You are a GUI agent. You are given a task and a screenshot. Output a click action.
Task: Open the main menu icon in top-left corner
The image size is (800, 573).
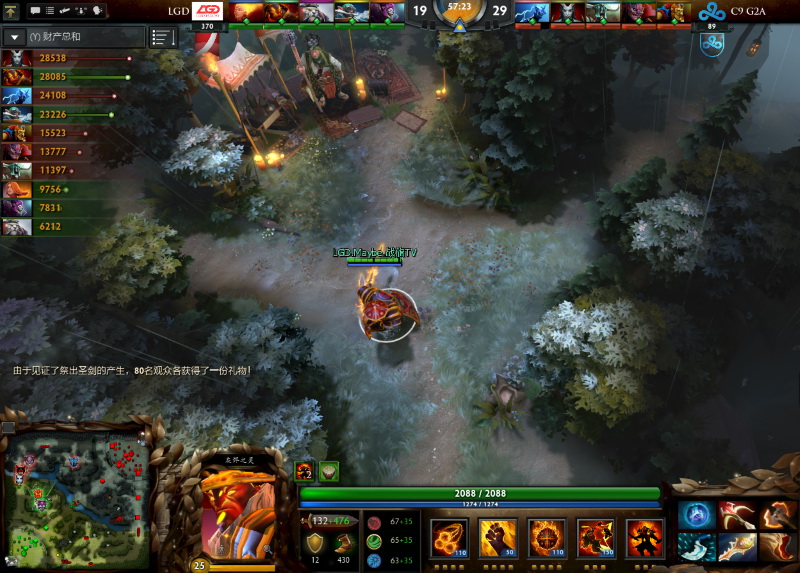click(x=11, y=11)
